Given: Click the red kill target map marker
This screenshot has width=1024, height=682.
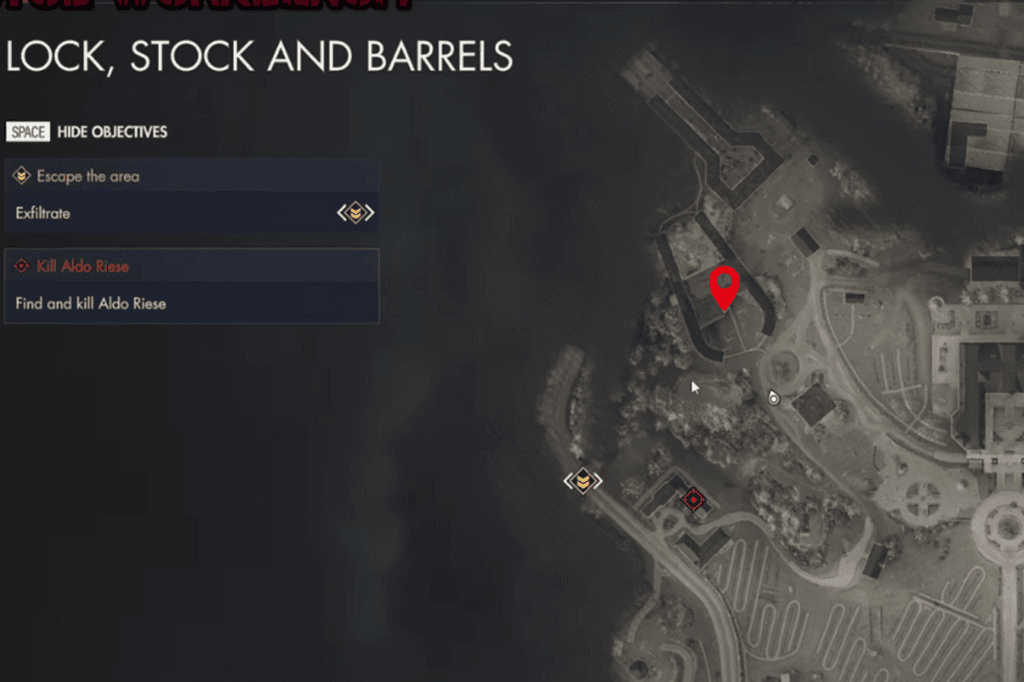Looking at the screenshot, I should [x=693, y=499].
